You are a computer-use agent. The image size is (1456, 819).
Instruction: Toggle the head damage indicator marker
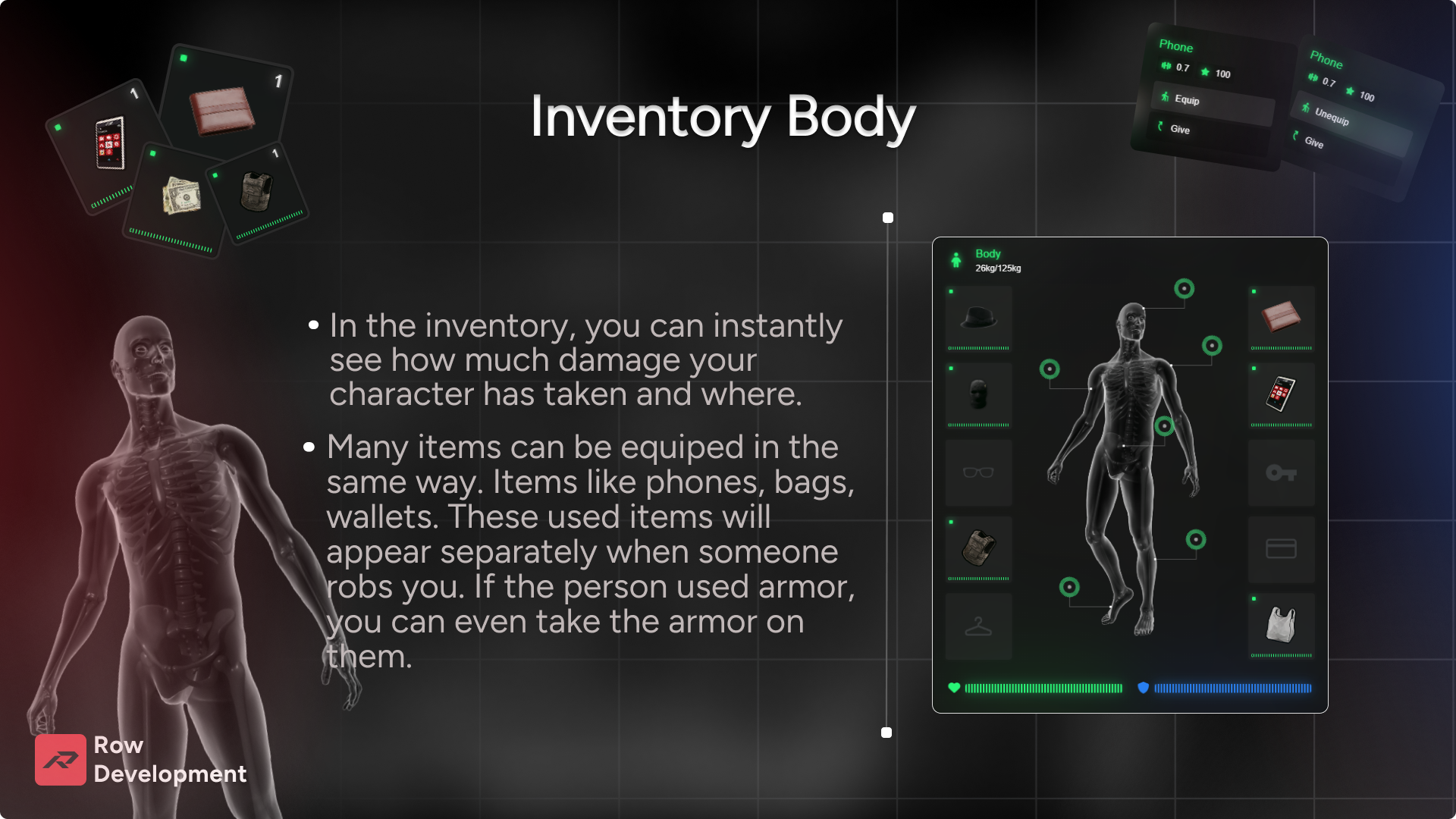point(1185,290)
